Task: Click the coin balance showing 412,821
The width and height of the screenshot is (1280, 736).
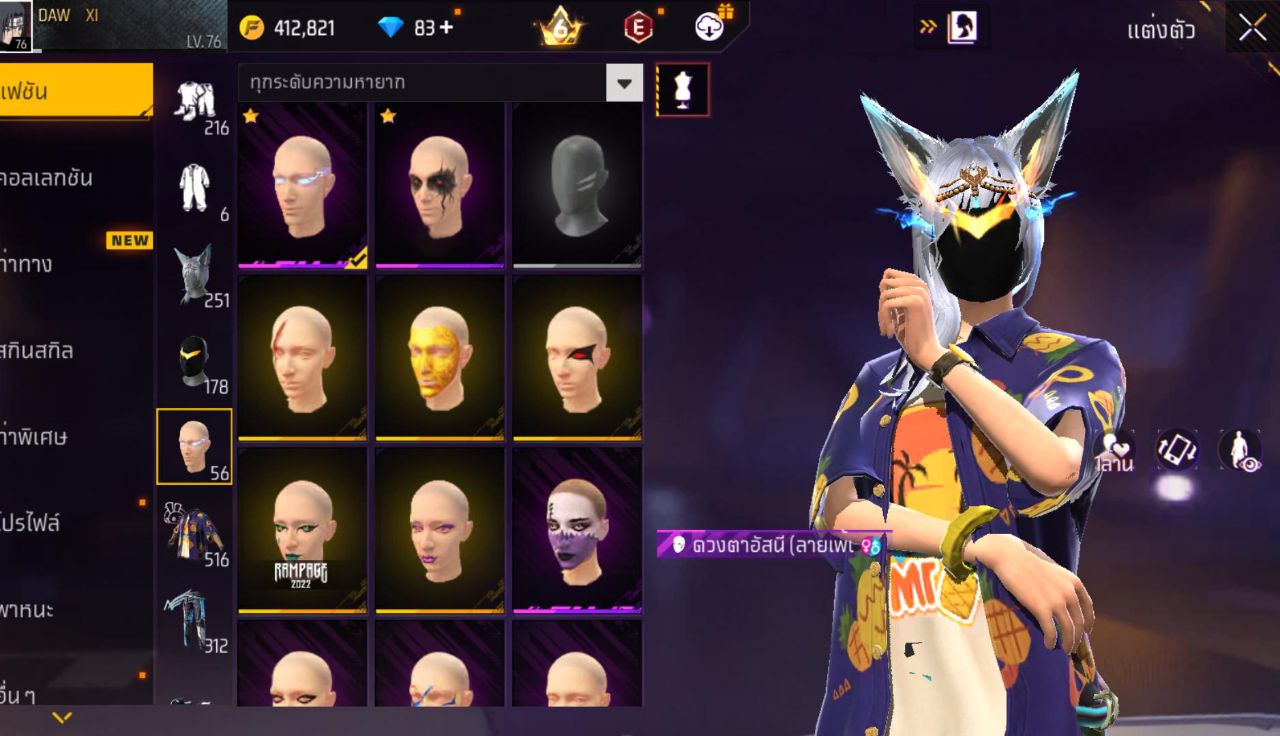Action: click(300, 27)
